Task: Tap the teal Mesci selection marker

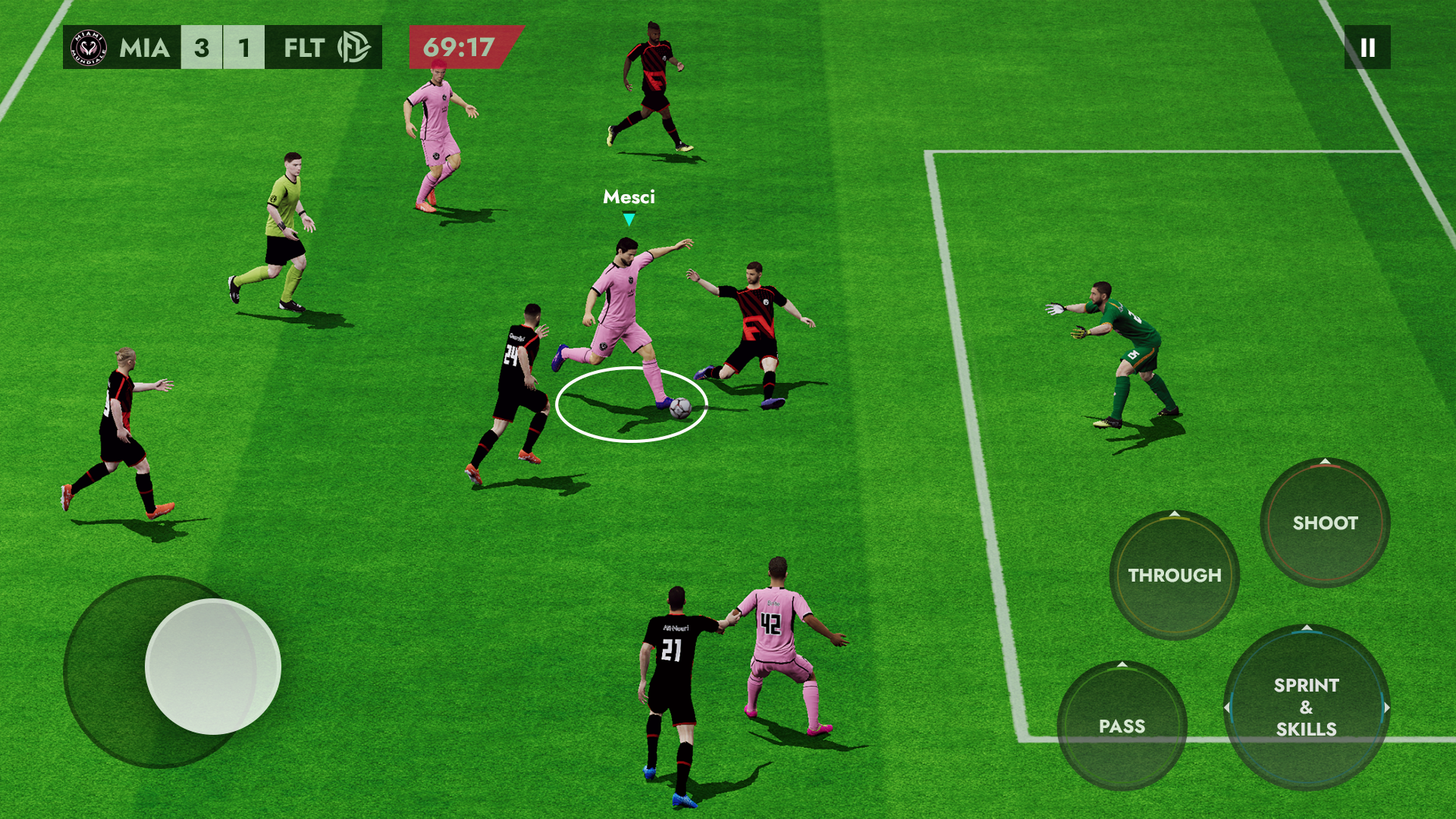Action: point(629,218)
